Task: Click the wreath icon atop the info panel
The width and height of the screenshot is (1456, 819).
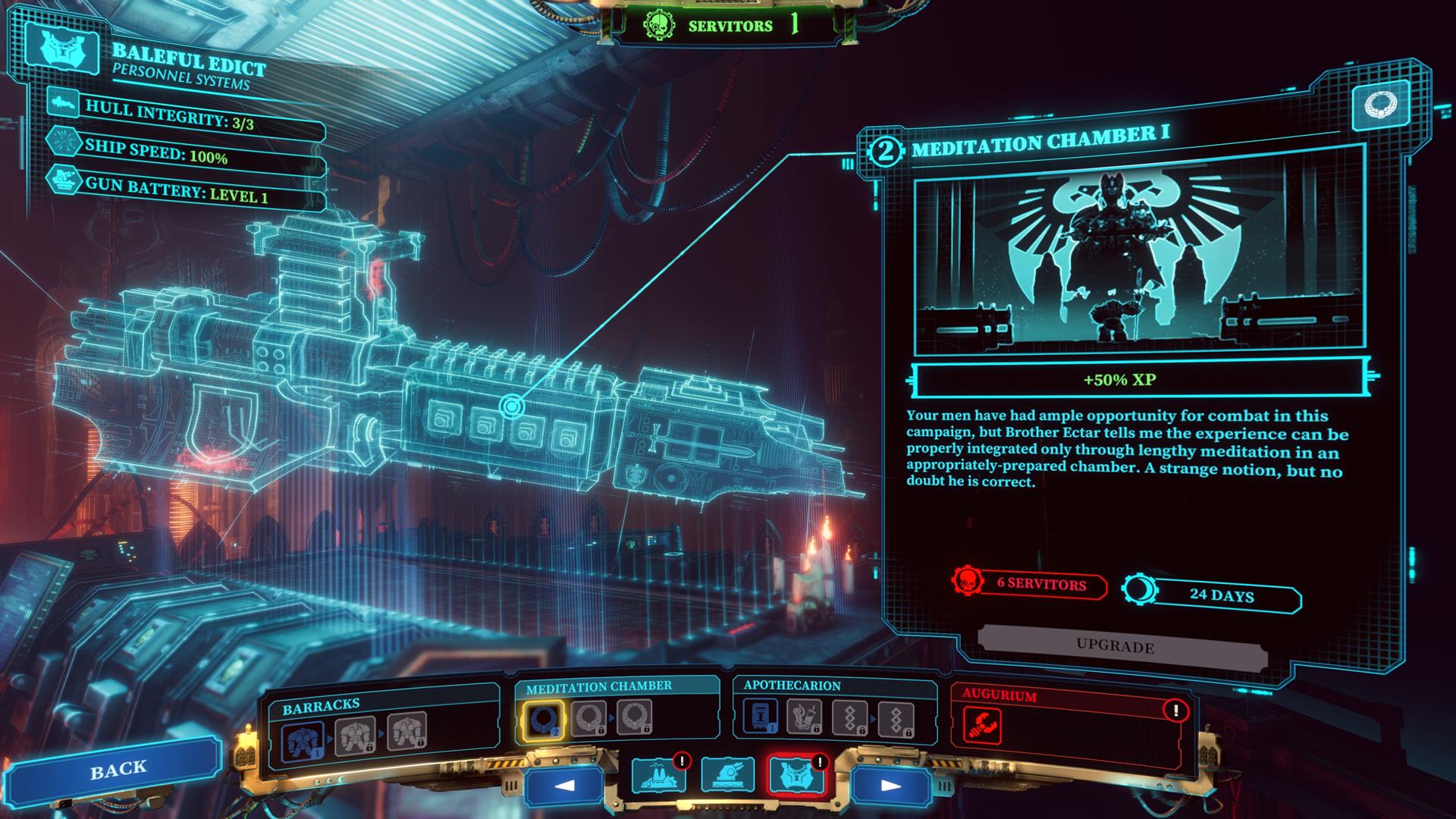Action: coord(1380,105)
